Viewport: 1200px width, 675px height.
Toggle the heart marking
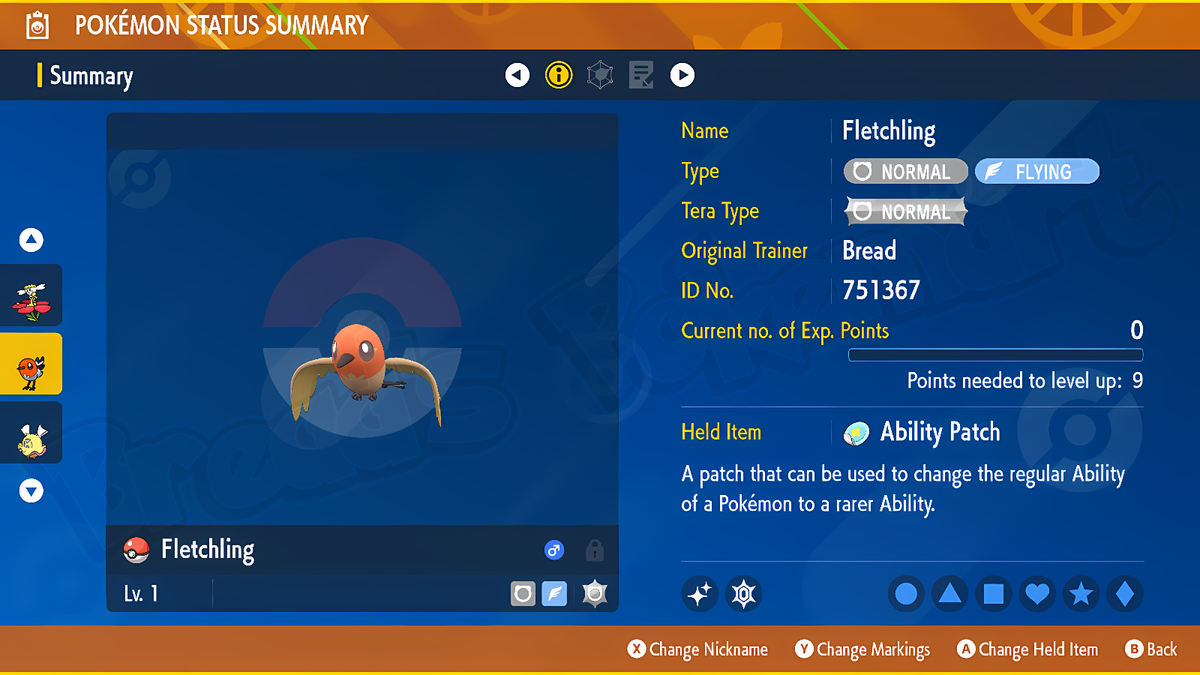click(1037, 594)
